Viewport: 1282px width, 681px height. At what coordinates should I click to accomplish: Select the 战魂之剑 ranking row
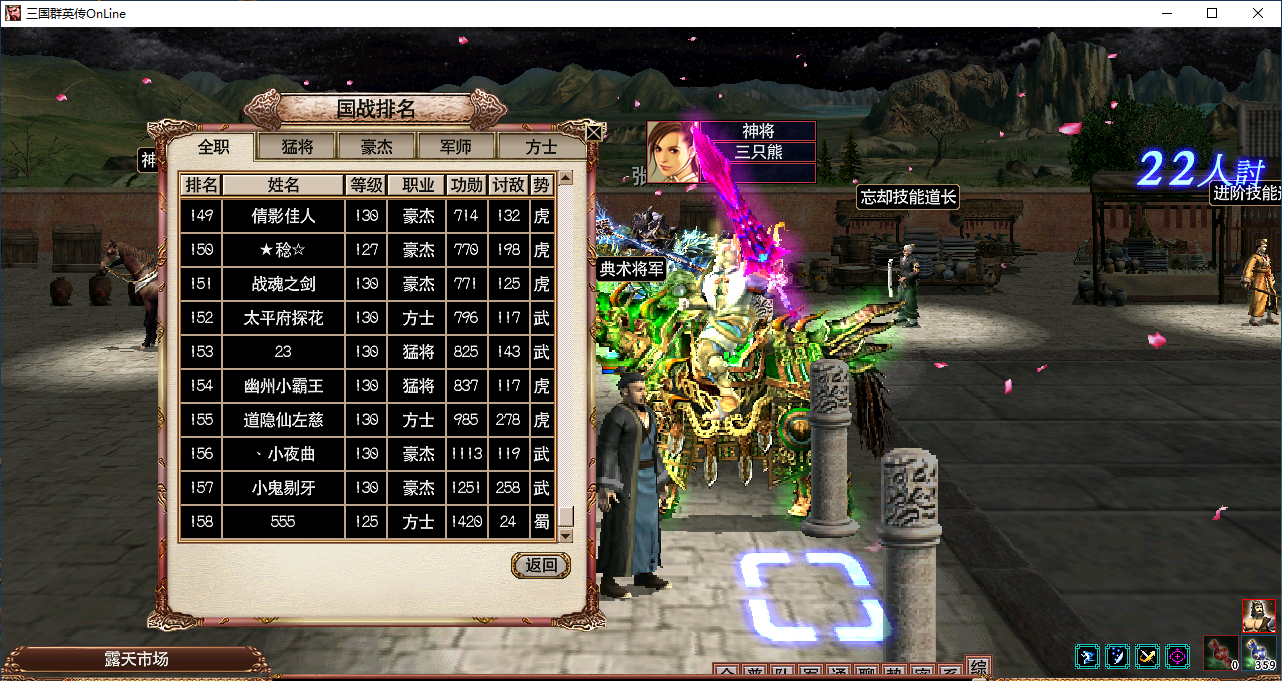coord(283,284)
